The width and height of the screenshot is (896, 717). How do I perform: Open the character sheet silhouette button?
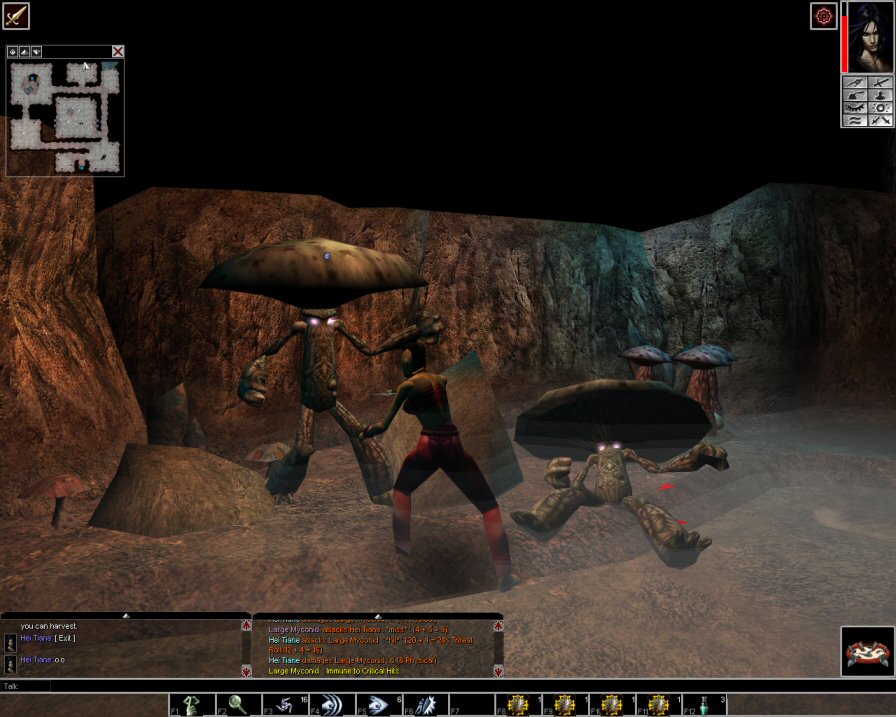point(880,94)
